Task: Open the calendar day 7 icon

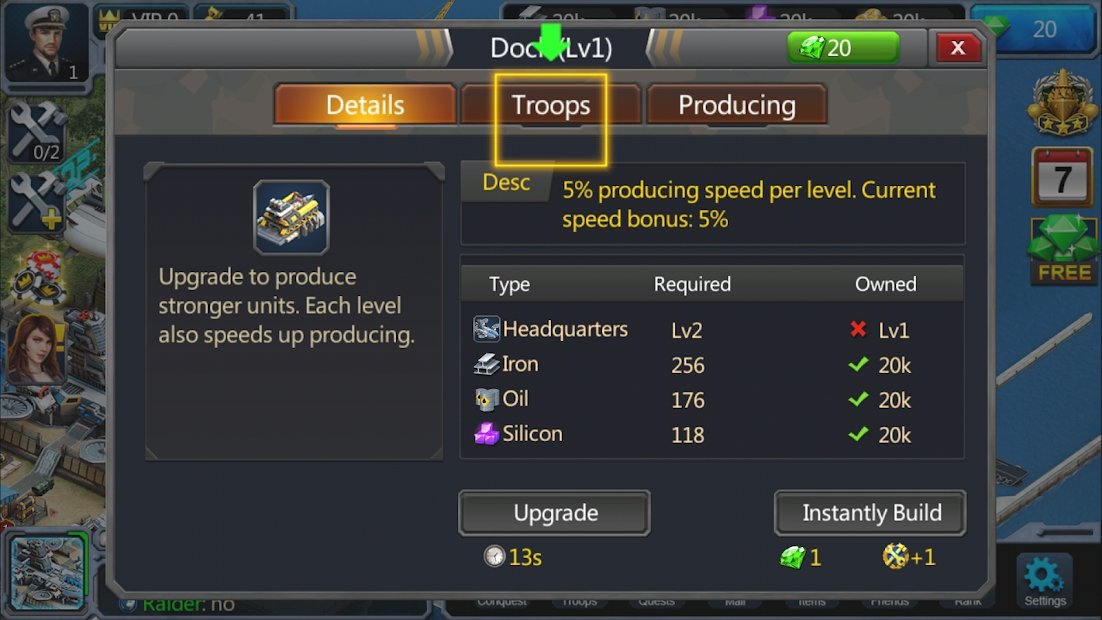Action: click(x=1062, y=178)
